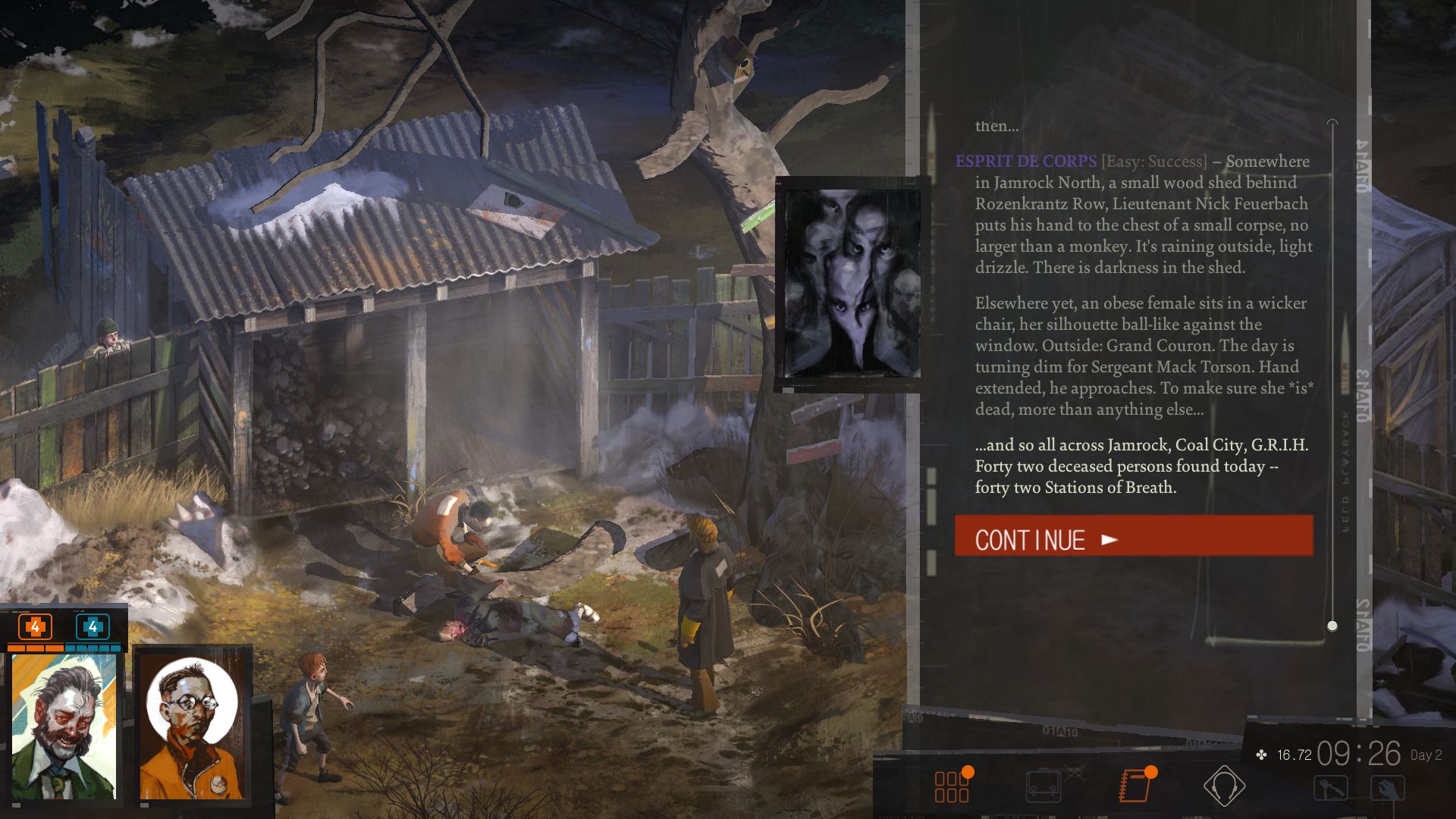This screenshot has height=819, width=1456.
Task: Open the journal notebook icon
Action: pos(1133,787)
